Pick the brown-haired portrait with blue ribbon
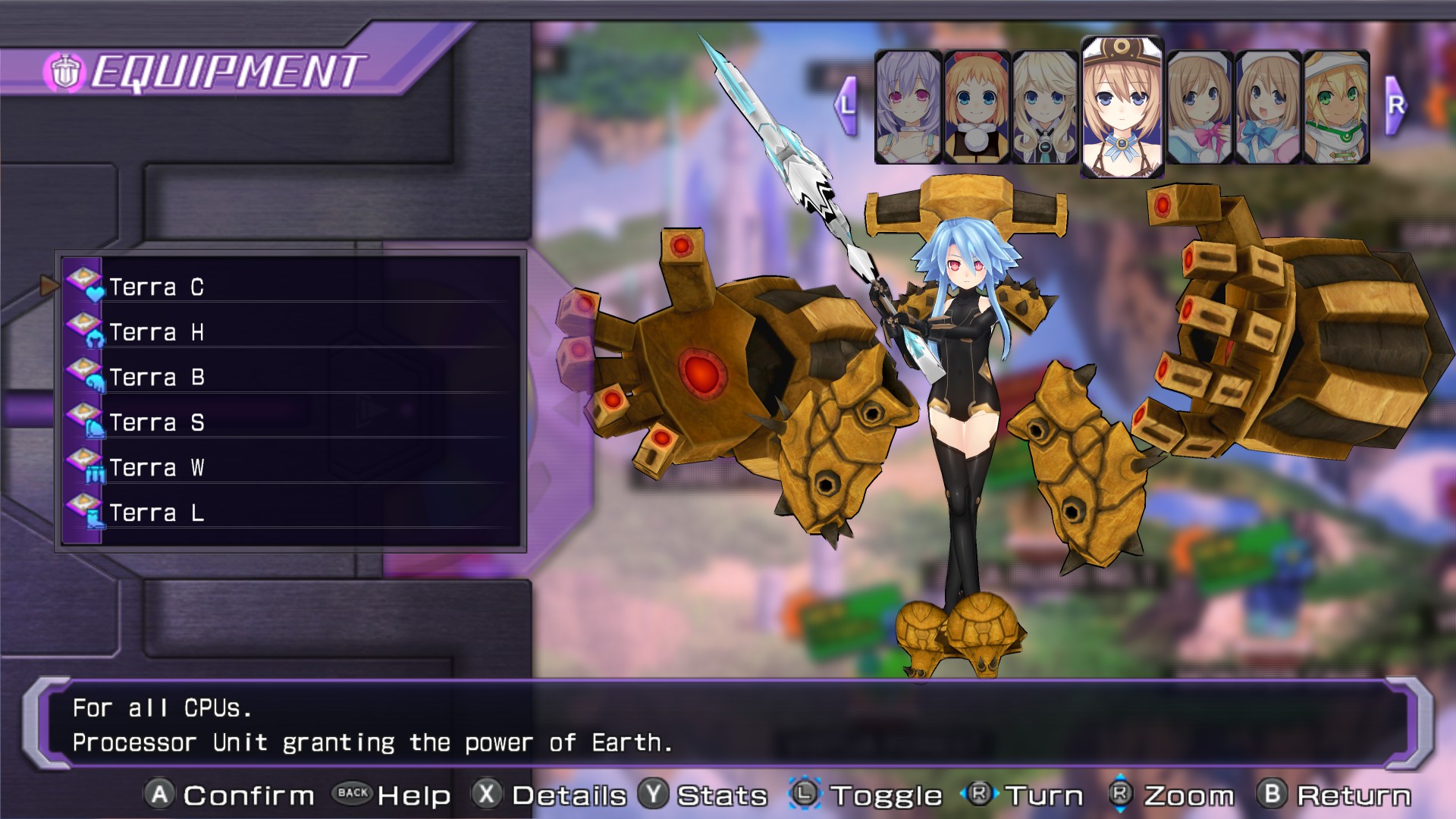Image resolution: width=1456 pixels, height=819 pixels. coord(1268,107)
